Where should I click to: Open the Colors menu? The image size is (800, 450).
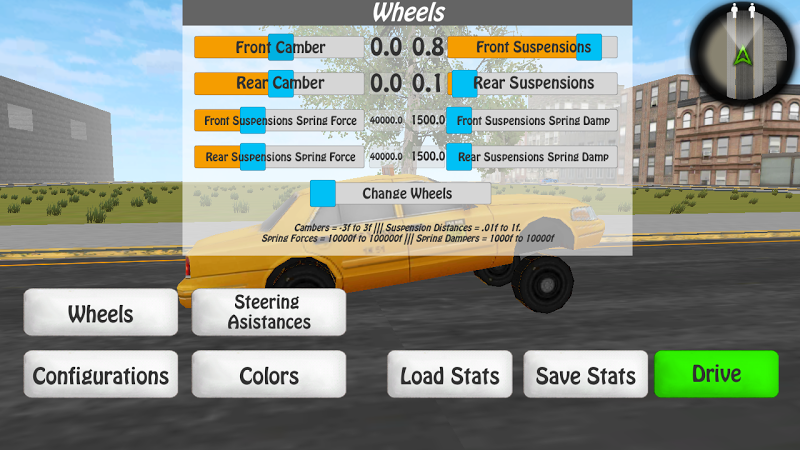[269, 375]
